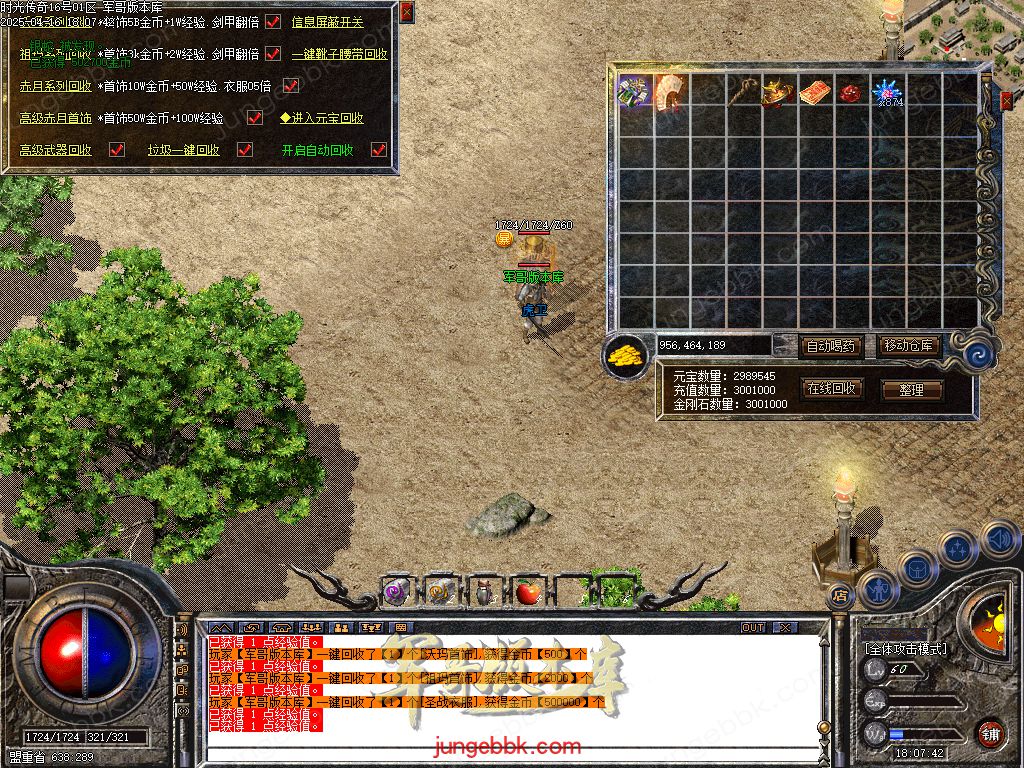Click the 自动喝药 auto potion button
The width and height of the screenshot is (1024, 768).
831,346
